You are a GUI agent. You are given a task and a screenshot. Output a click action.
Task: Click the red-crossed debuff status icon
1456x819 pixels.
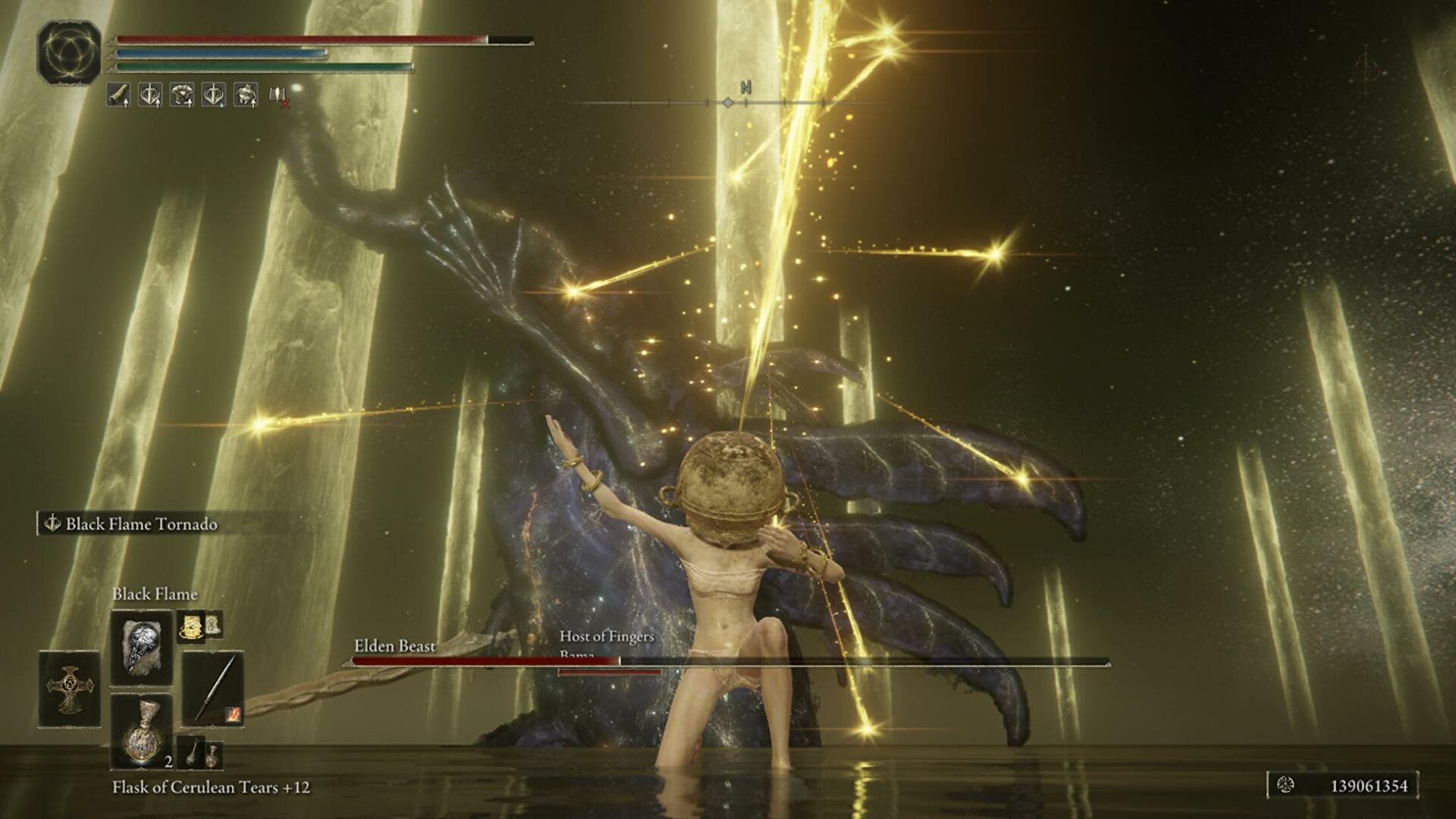278,96
